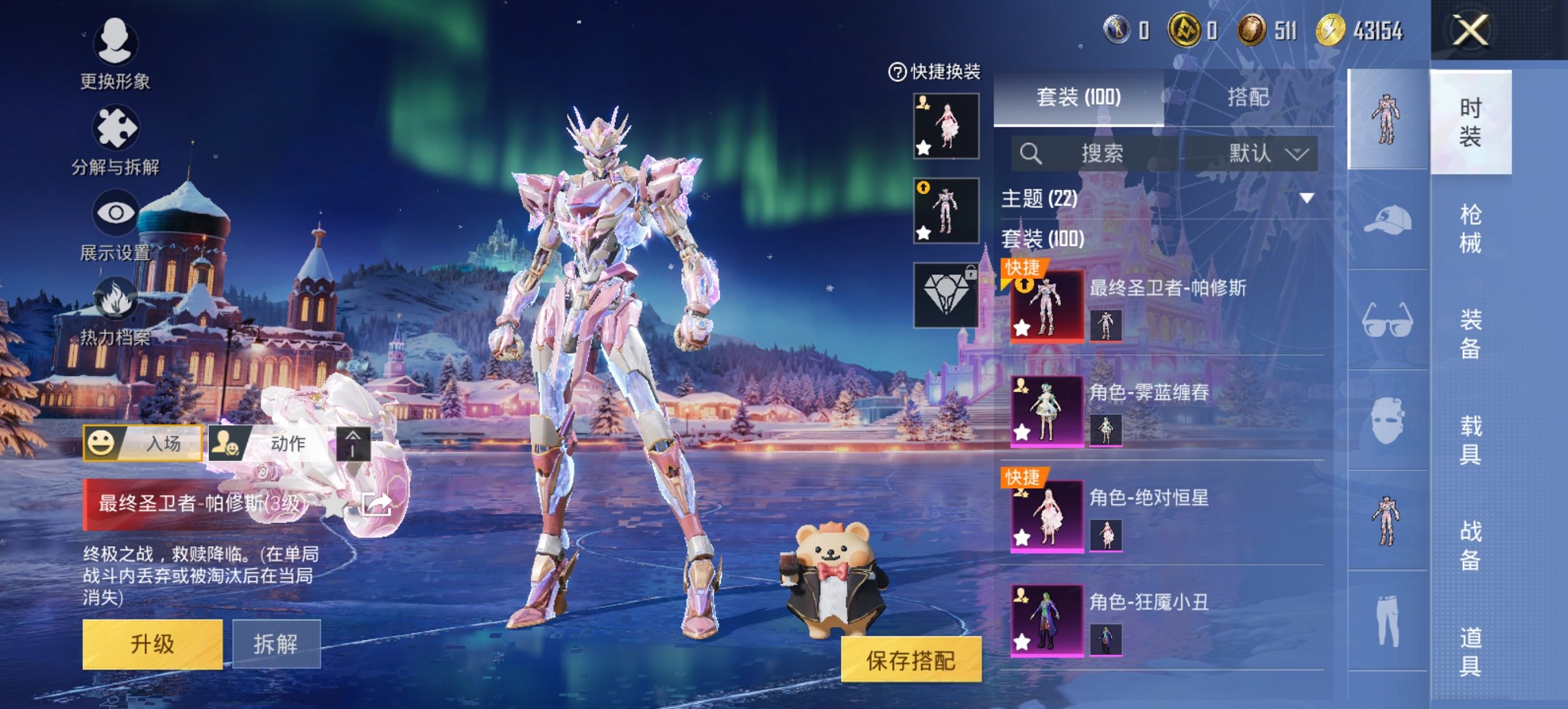Screen dimensions: 1568x709
Task: Save the outfit with 保存搭配
Action: point(911,660)
